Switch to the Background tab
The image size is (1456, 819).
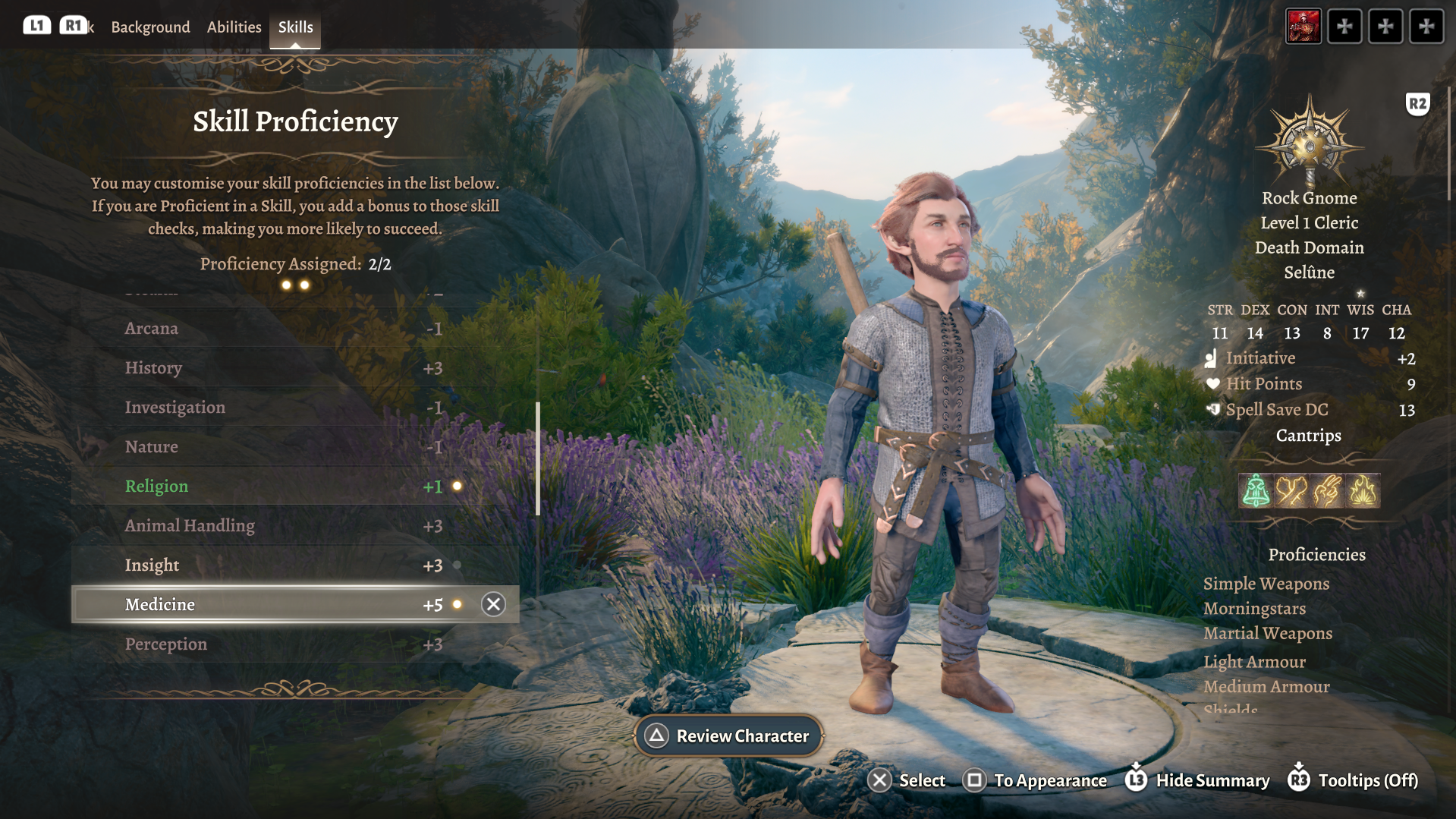pos(150,27)
